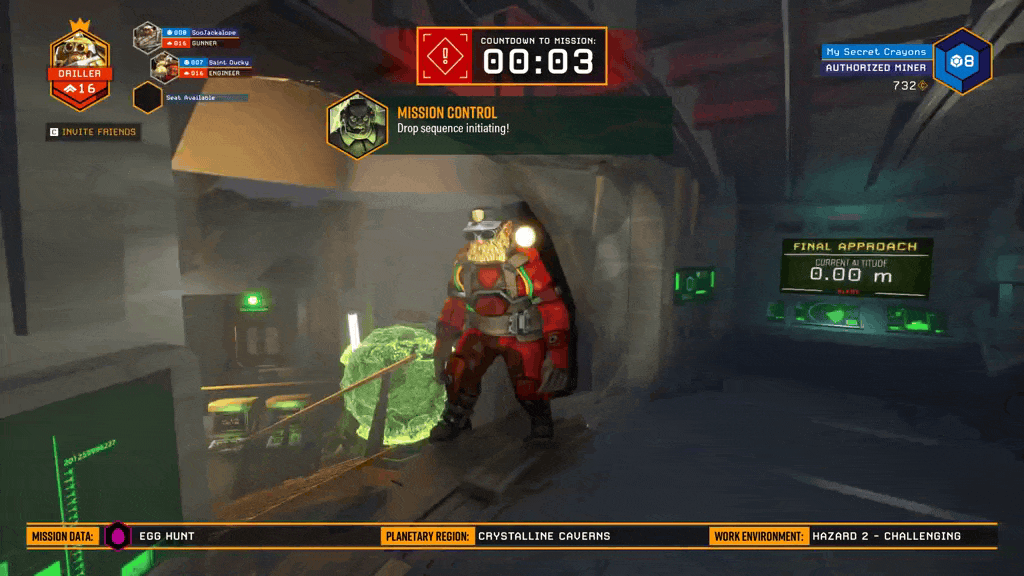Select SooJackalope's Gunner player entry
The height and width of the screenshot is (576, 1024).
coord(188,38)
